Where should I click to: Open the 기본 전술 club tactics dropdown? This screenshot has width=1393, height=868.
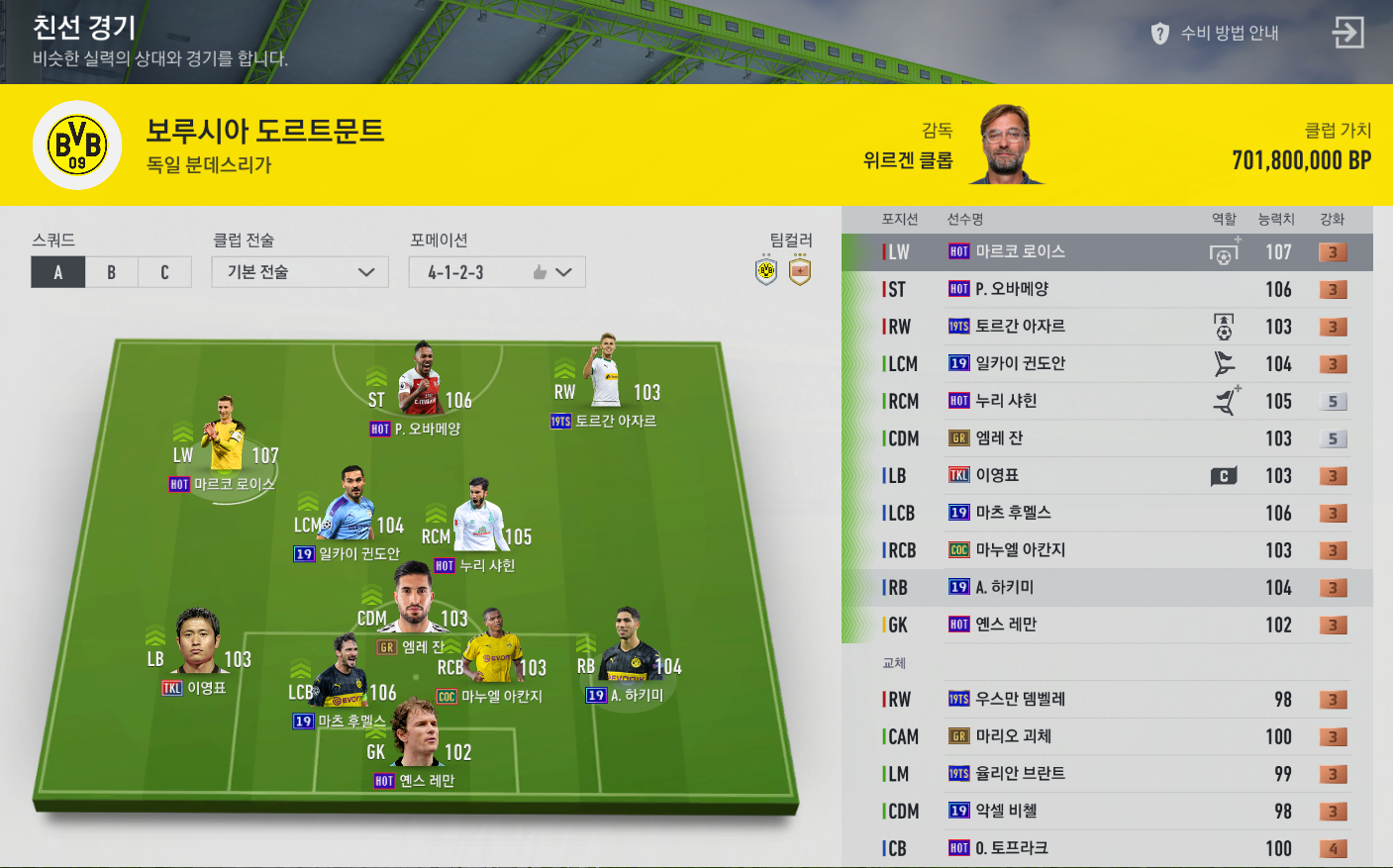click(299, 272)
